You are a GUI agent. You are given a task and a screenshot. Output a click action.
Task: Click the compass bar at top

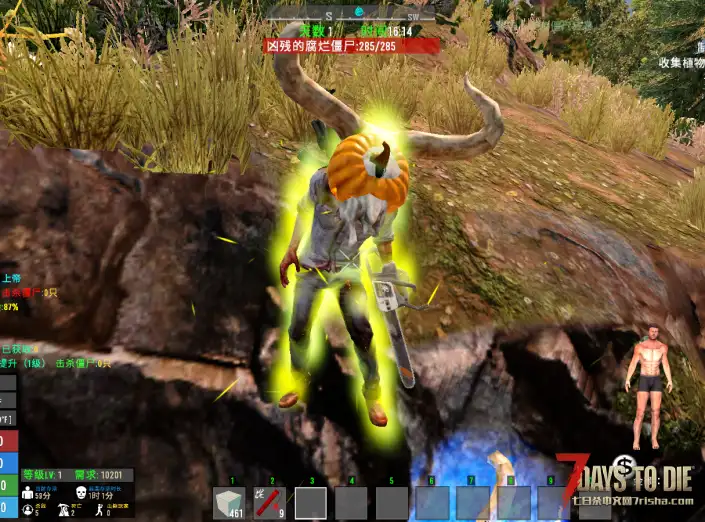coord(354,12)
